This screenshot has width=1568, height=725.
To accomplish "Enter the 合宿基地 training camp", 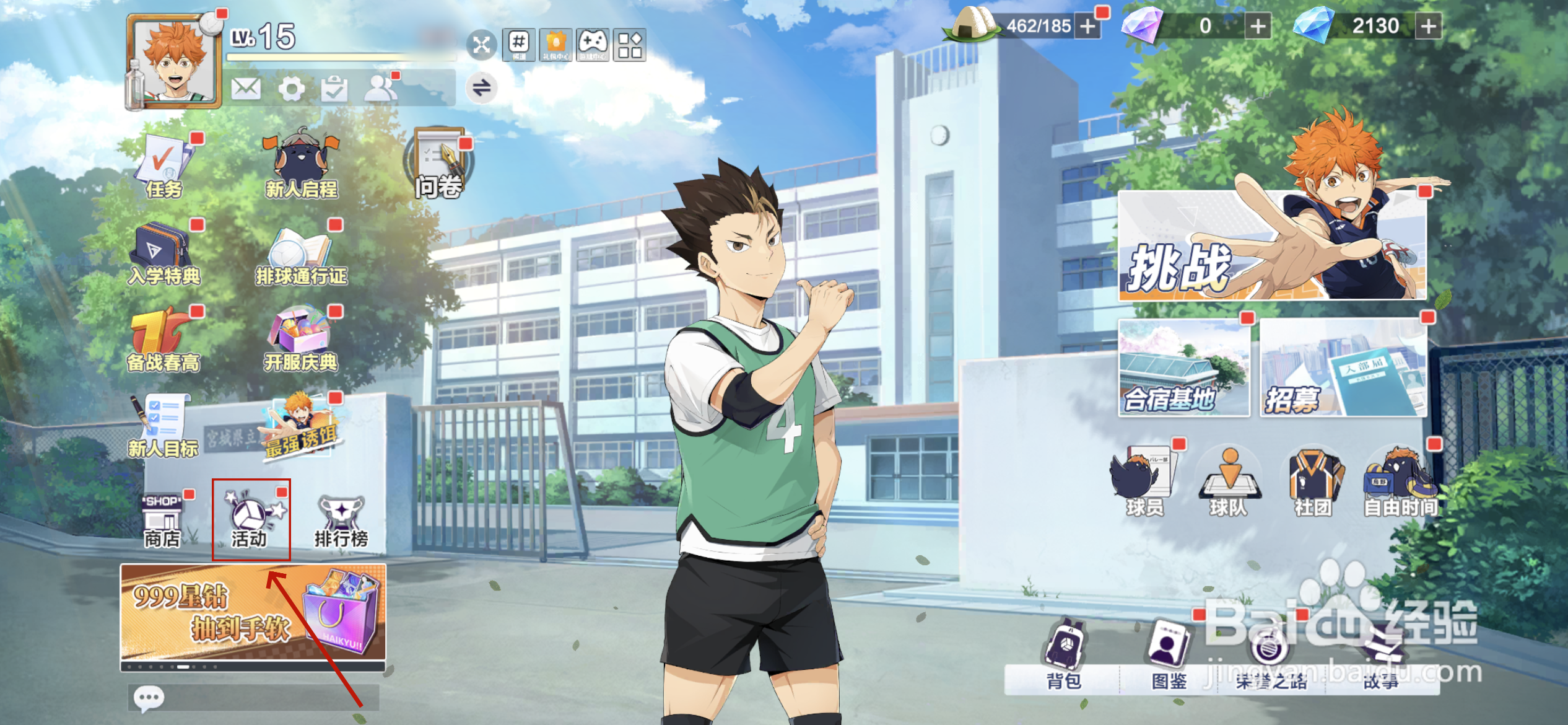I will tap(1183, 368).
